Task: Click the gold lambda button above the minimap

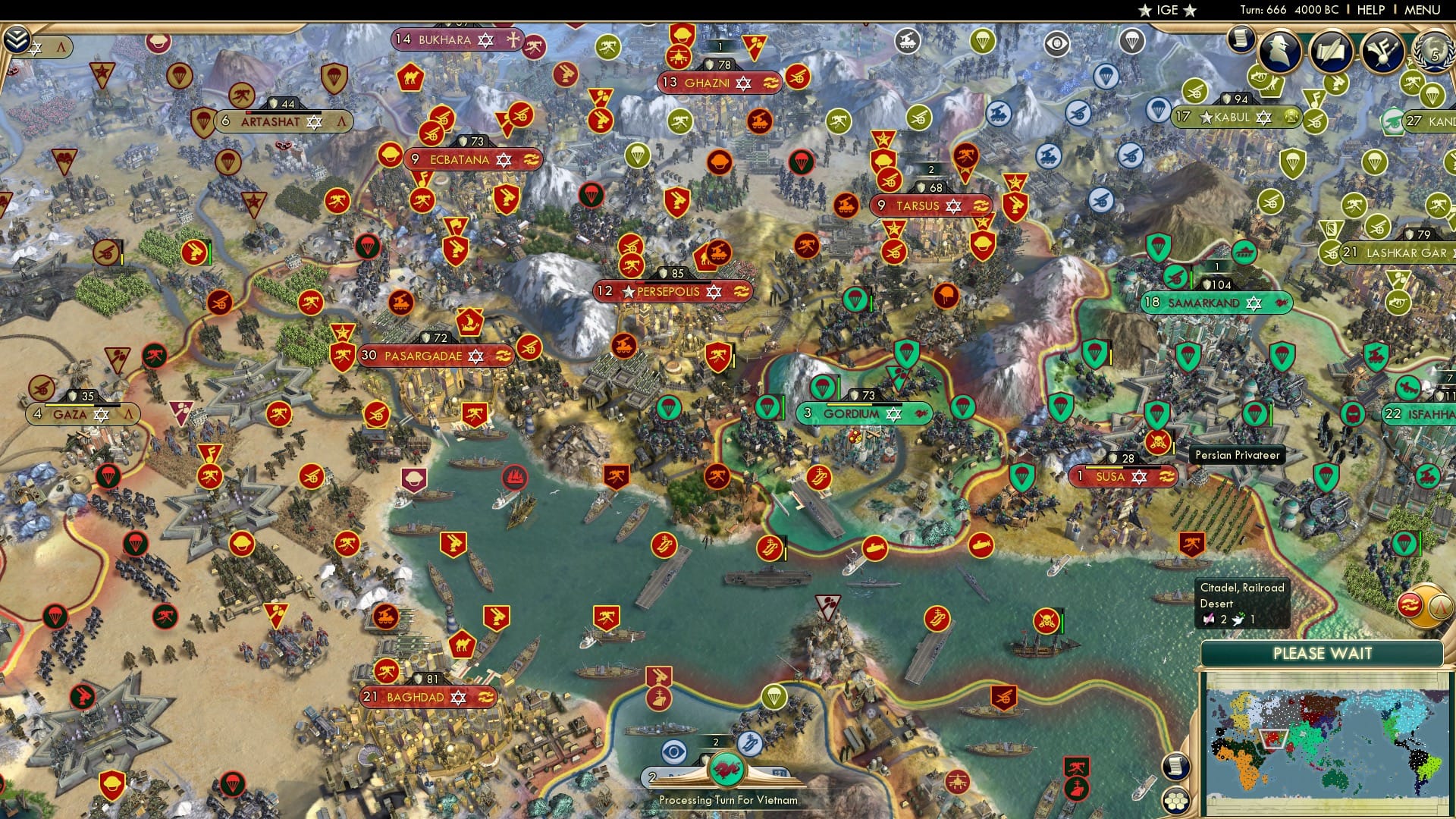Action: (1441, 607)
